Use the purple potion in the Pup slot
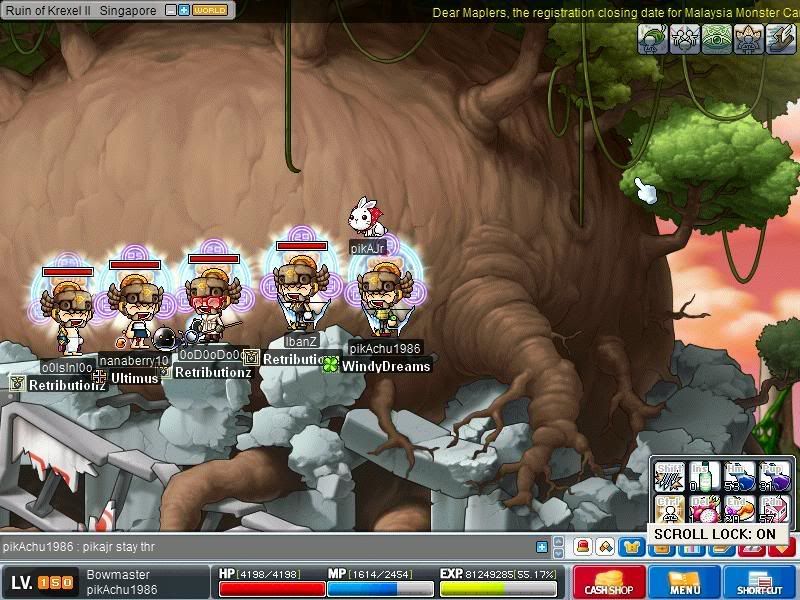Screen dimensions: 800x600 coord(775,477)
